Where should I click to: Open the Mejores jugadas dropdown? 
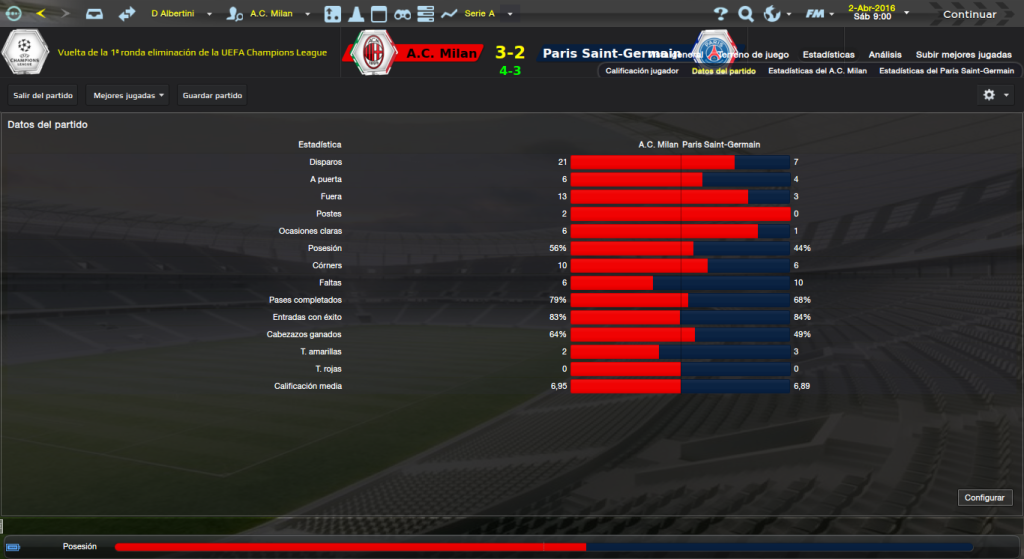pos(128,95)
